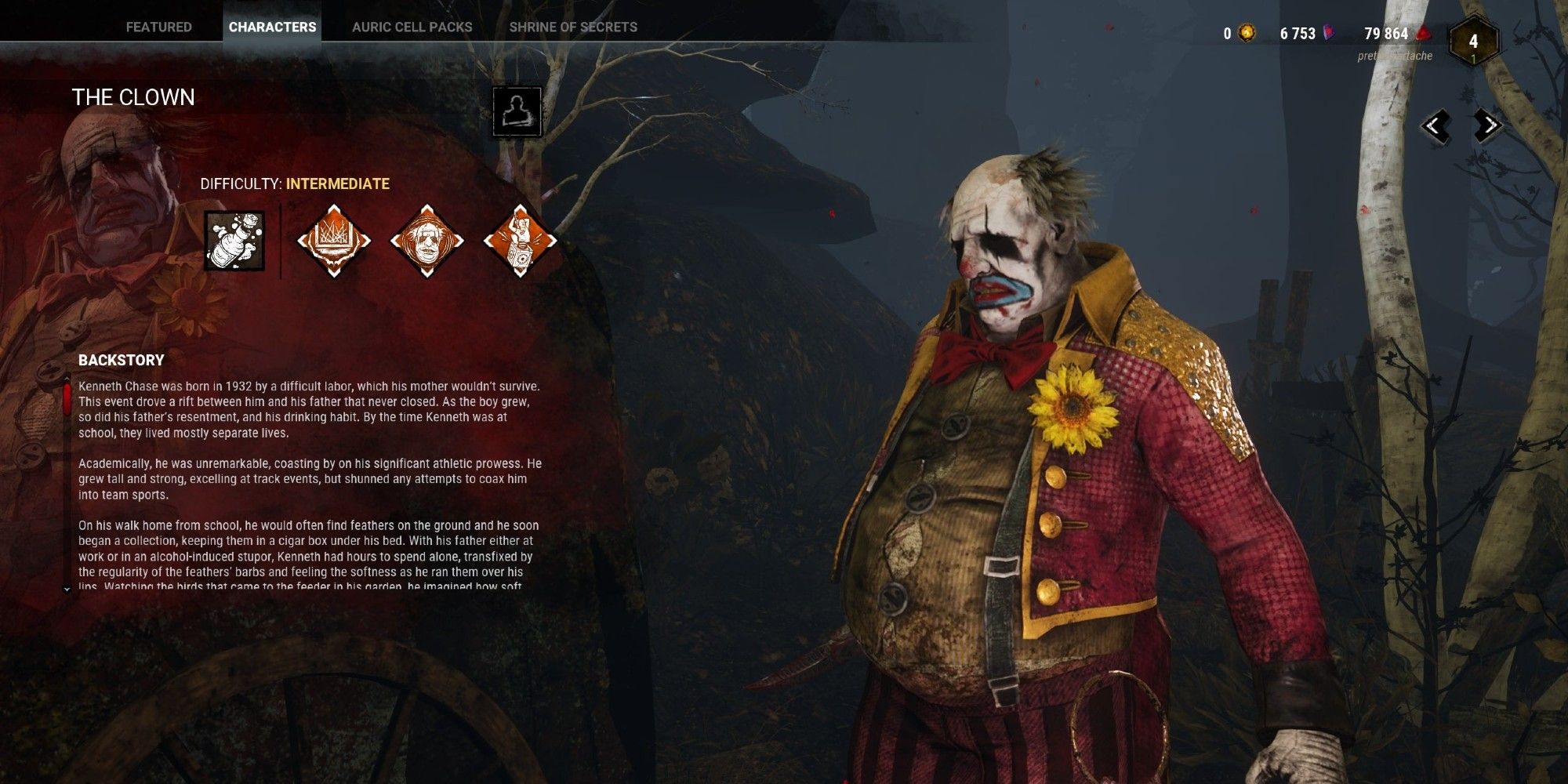The height and width of the screenshot is (784, 1568).
Task: View the Coulrophobia clown-face perk icon
Action: pyautogui.click(x=426, y=241)
